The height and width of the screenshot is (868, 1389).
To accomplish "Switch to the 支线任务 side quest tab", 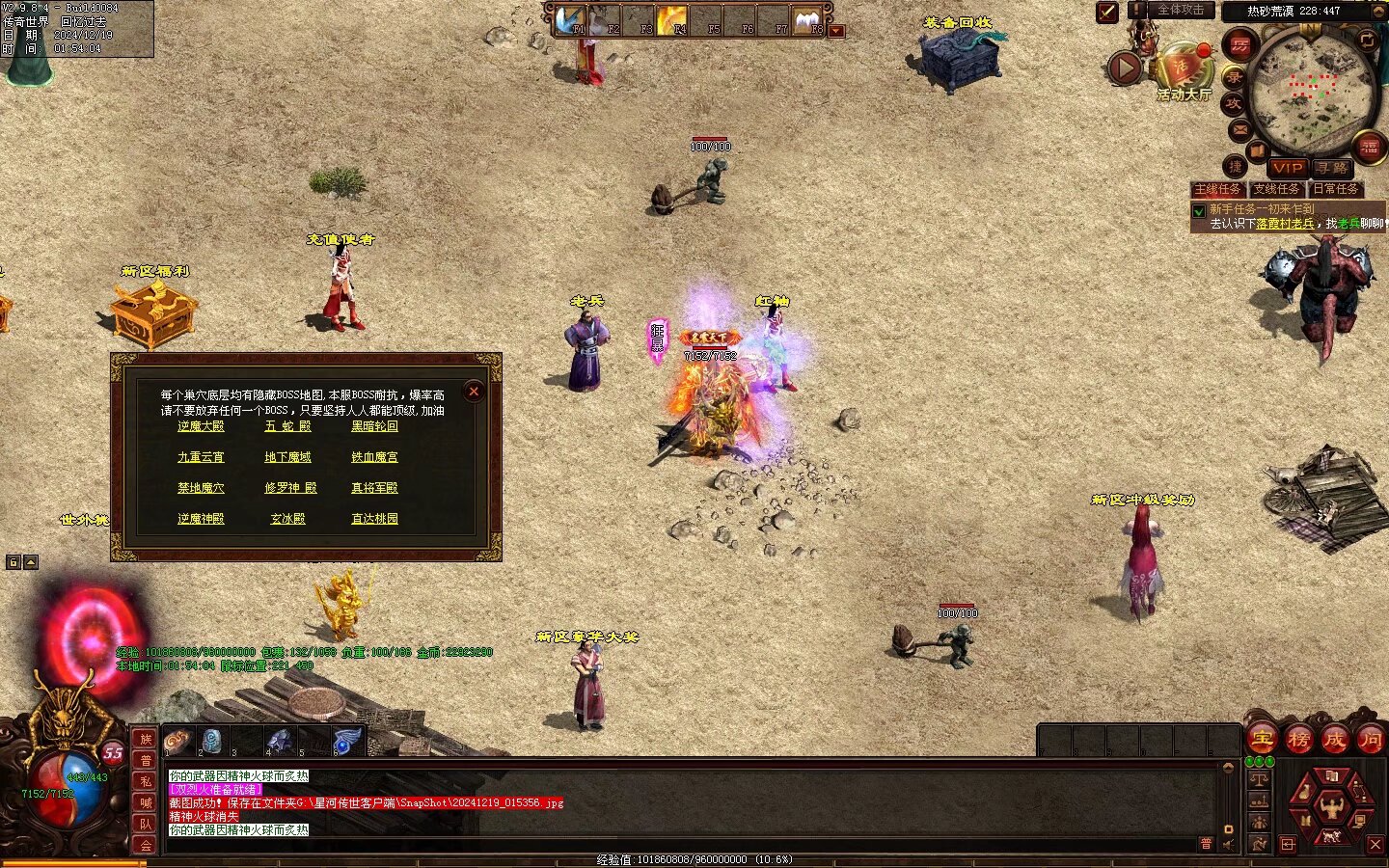I will tap(1276, 189).
